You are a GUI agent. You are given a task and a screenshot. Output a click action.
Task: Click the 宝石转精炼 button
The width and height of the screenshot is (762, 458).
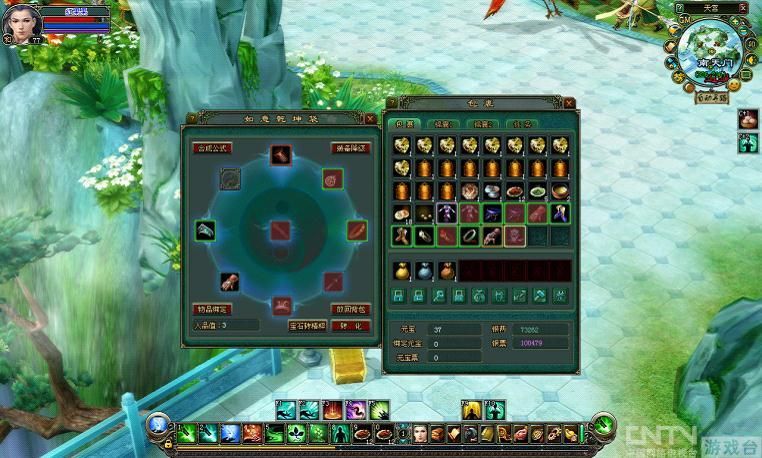tap(307, 325)
